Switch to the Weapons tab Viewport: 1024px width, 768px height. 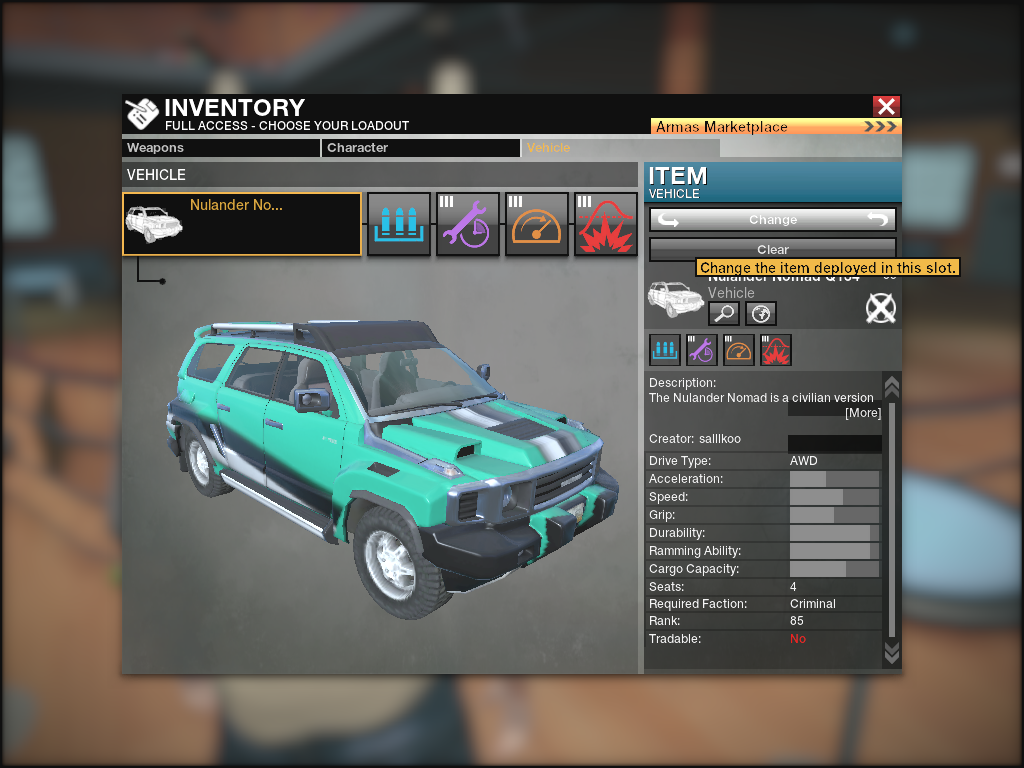click(x=221, y=148)
